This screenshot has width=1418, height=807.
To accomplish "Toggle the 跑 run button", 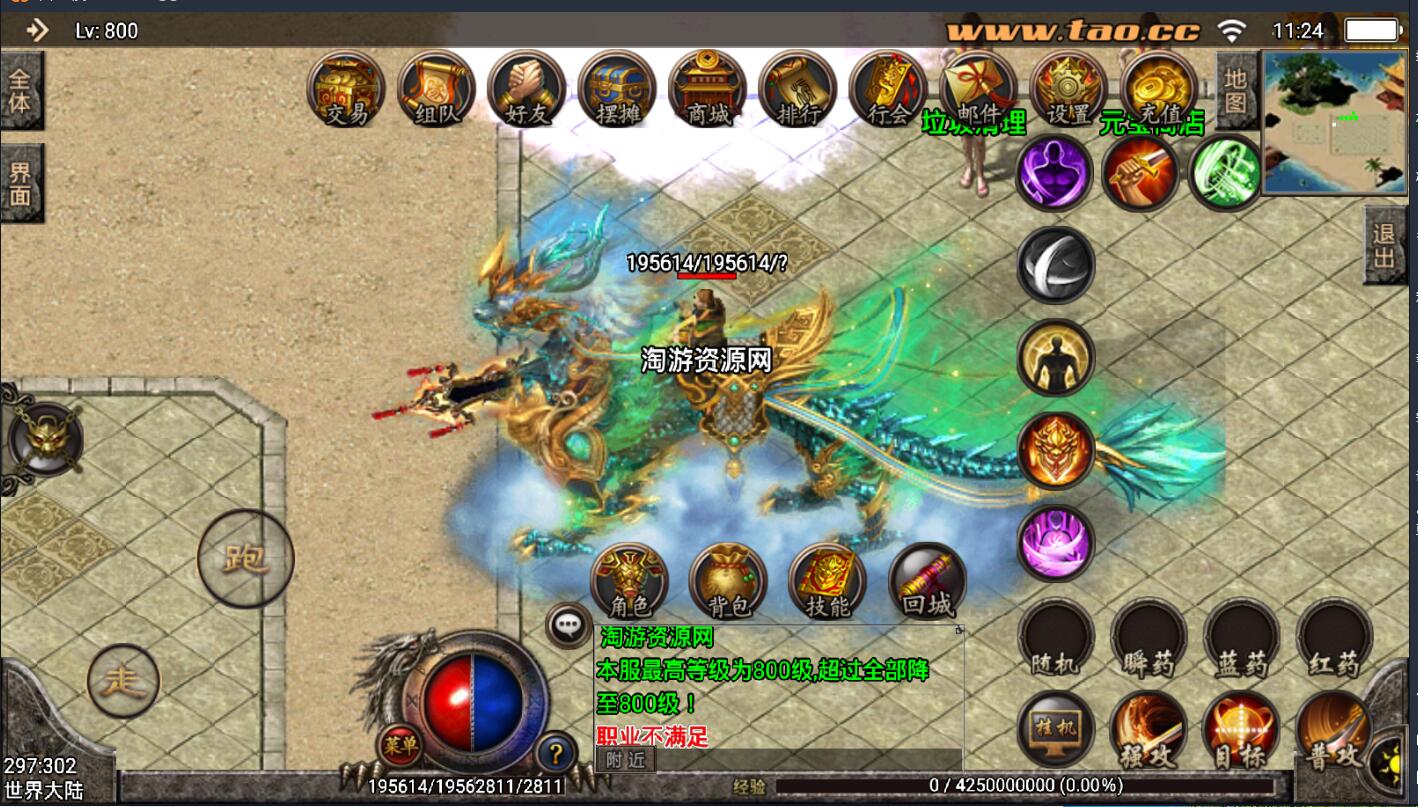I will pyautogui.click(x=245, y=558).
